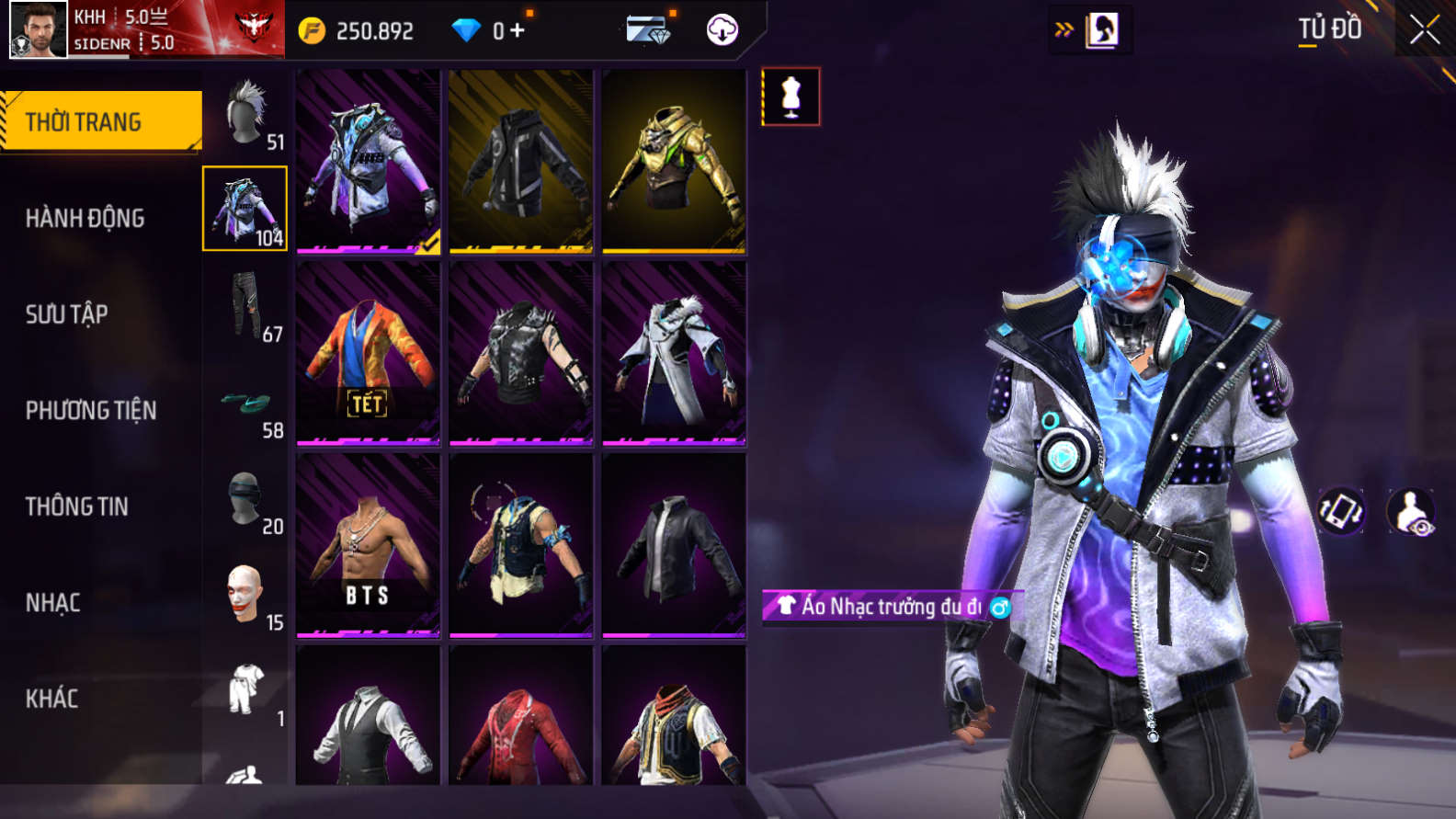1456x819 pixels.
Task: Show the Thông Tin section
Action: pos(77,506)
